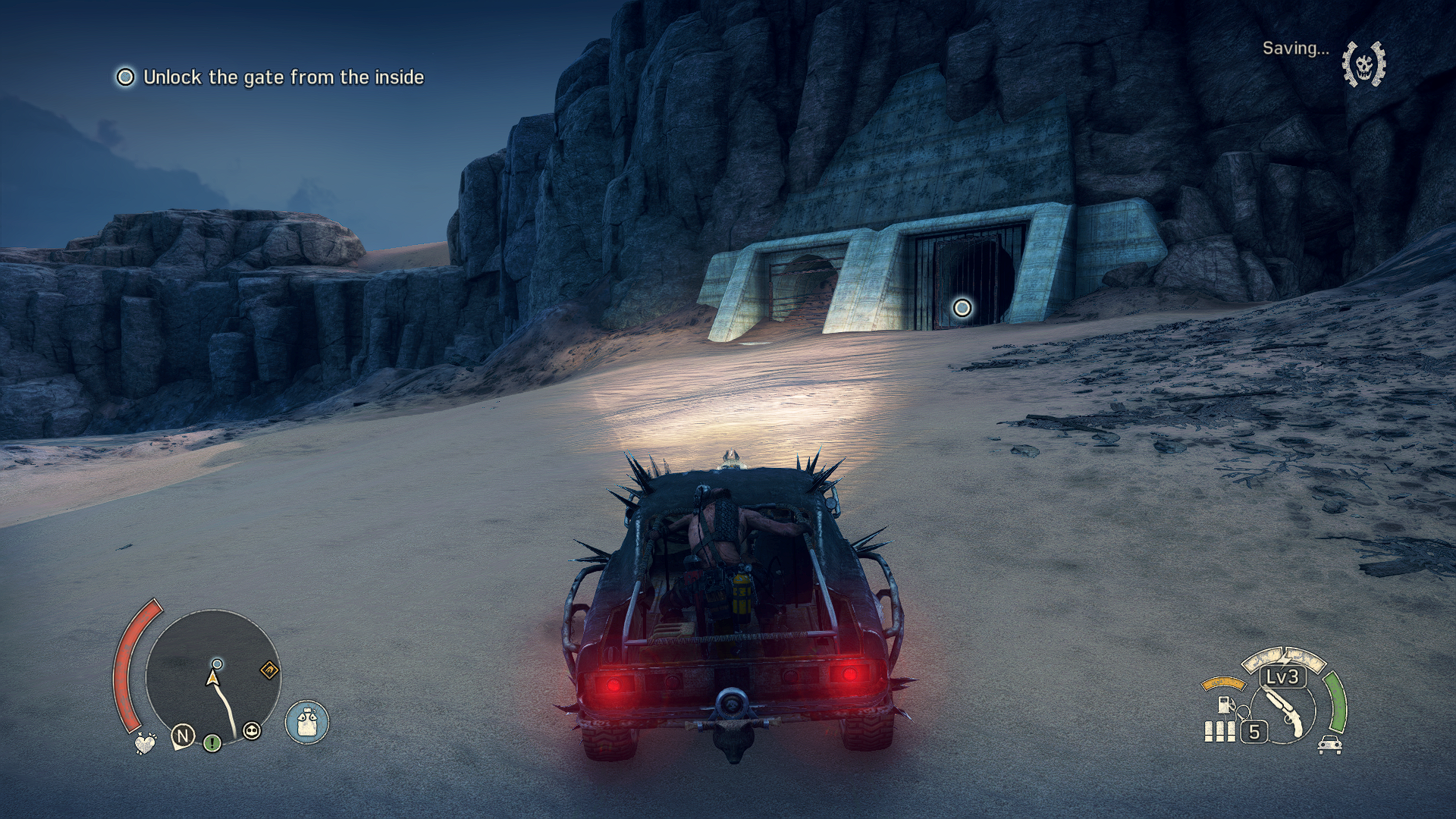Click the green exclamation marker on minimap
Screen dimensions: 1456x819
tap(212, 742)
